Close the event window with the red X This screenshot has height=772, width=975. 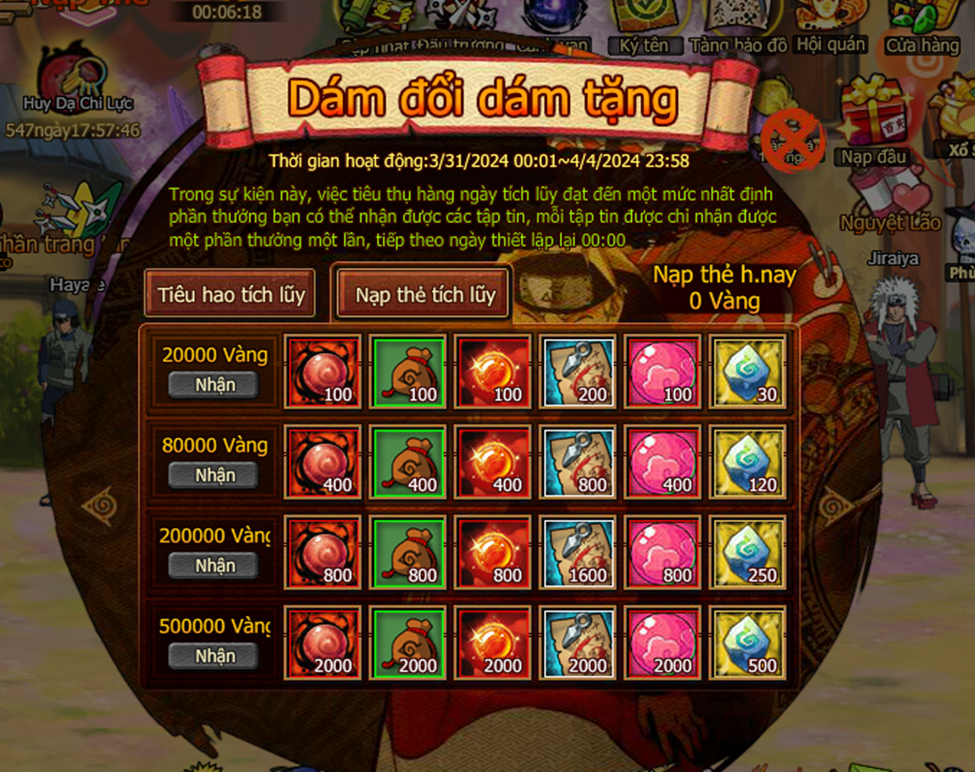tap(792, 140)
